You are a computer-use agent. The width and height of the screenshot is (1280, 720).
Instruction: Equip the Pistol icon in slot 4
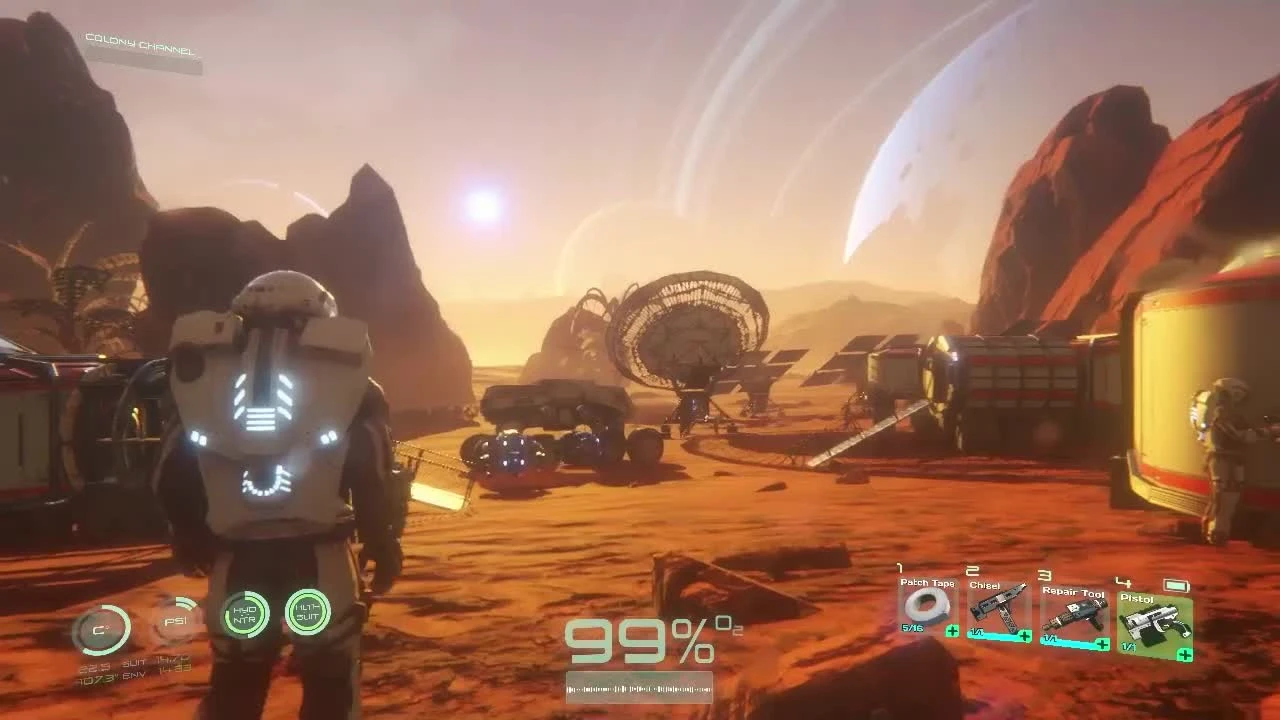pyautogui.click(x=1156, y=623)
